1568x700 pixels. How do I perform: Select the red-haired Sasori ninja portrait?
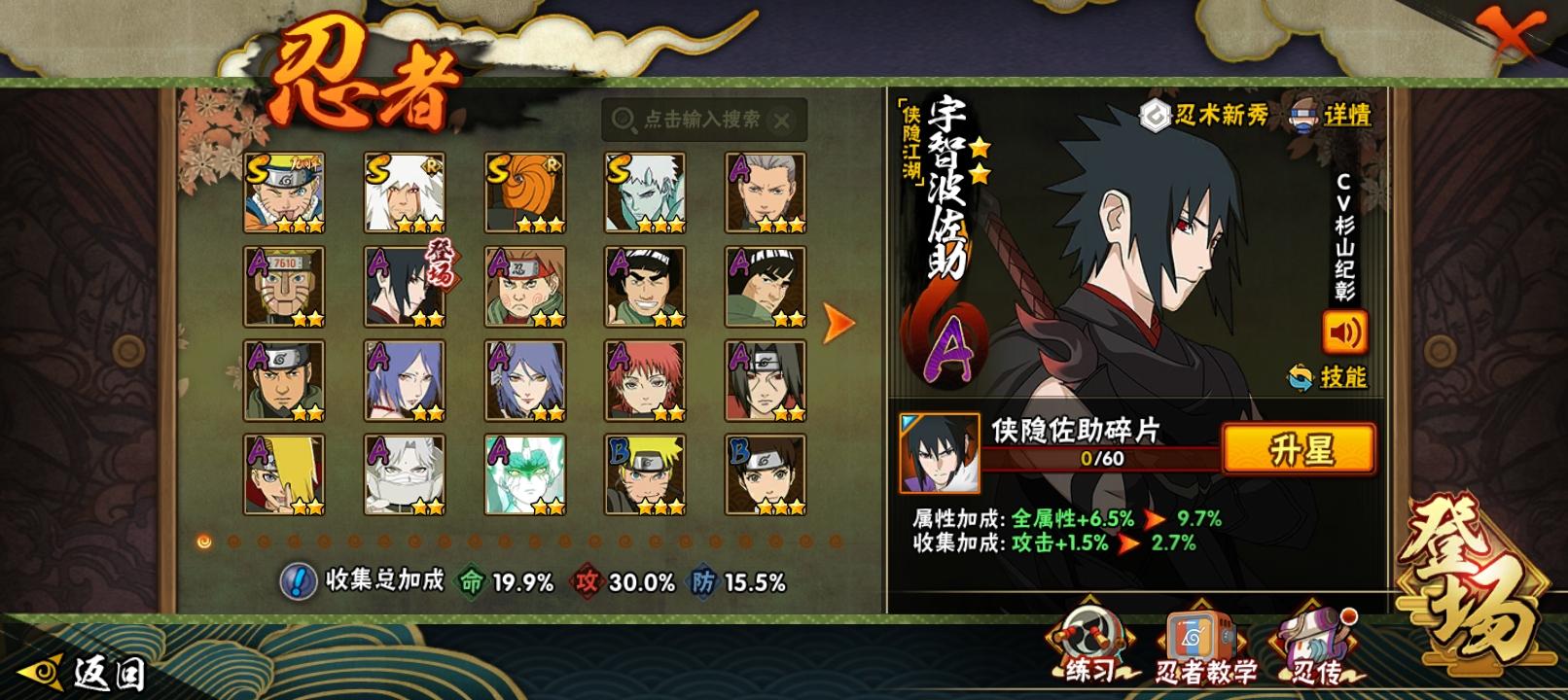(x=645, y=380)
